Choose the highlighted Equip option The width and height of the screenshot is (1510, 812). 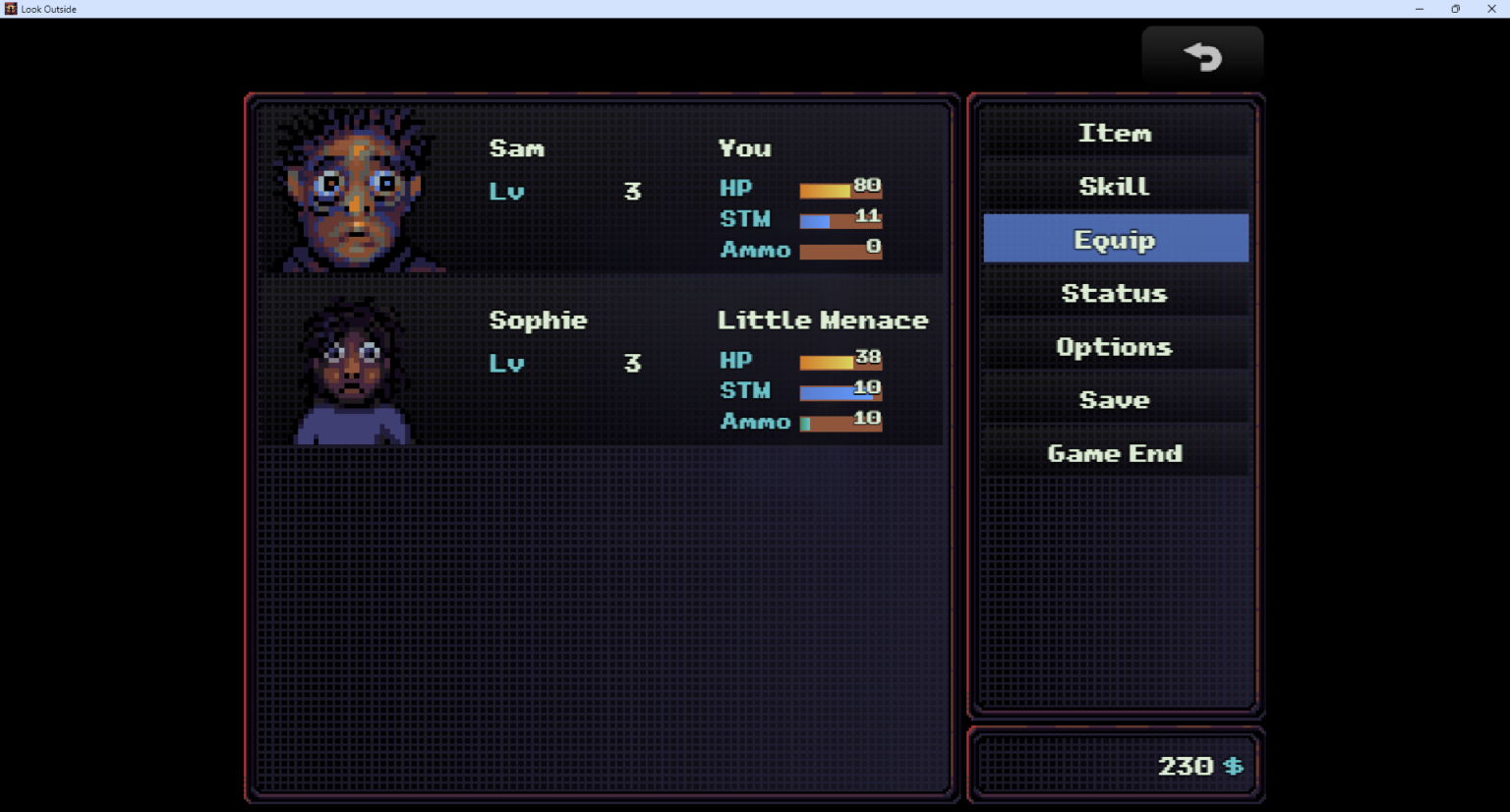tap(1115, 239)
